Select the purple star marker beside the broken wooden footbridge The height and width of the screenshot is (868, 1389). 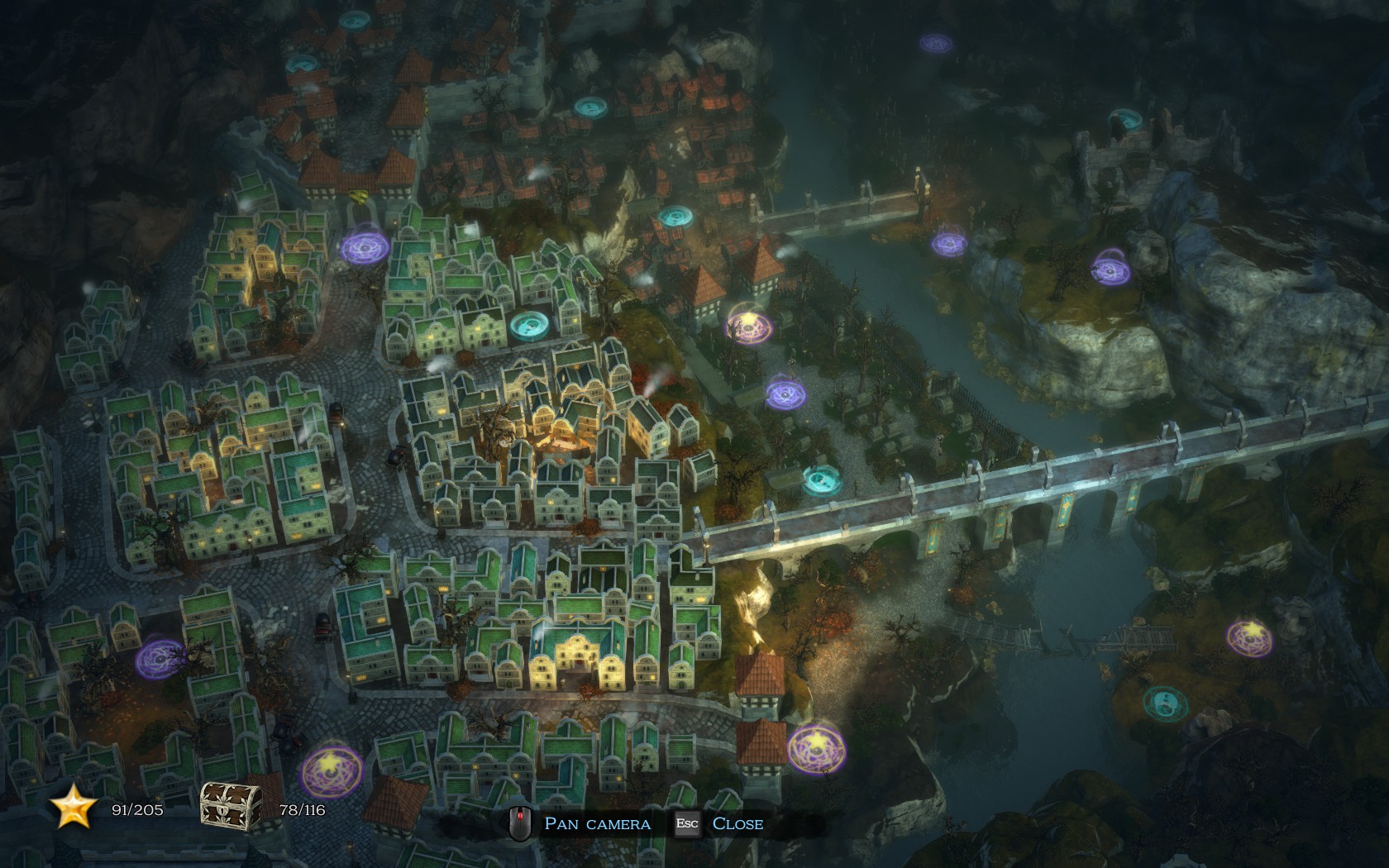[1248, 637]
